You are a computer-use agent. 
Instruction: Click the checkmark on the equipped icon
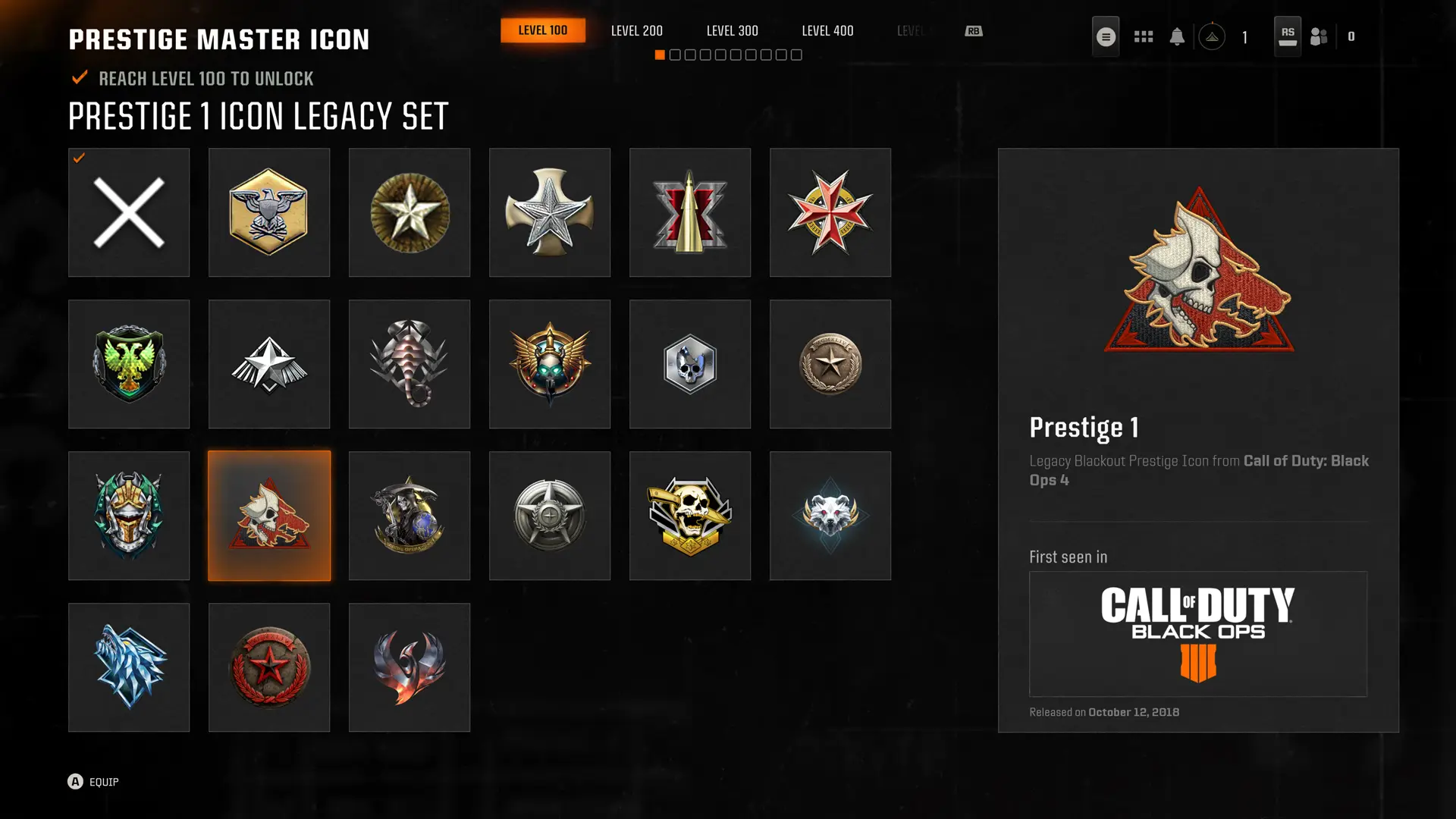pyautogui.click(x=78, y=159)
